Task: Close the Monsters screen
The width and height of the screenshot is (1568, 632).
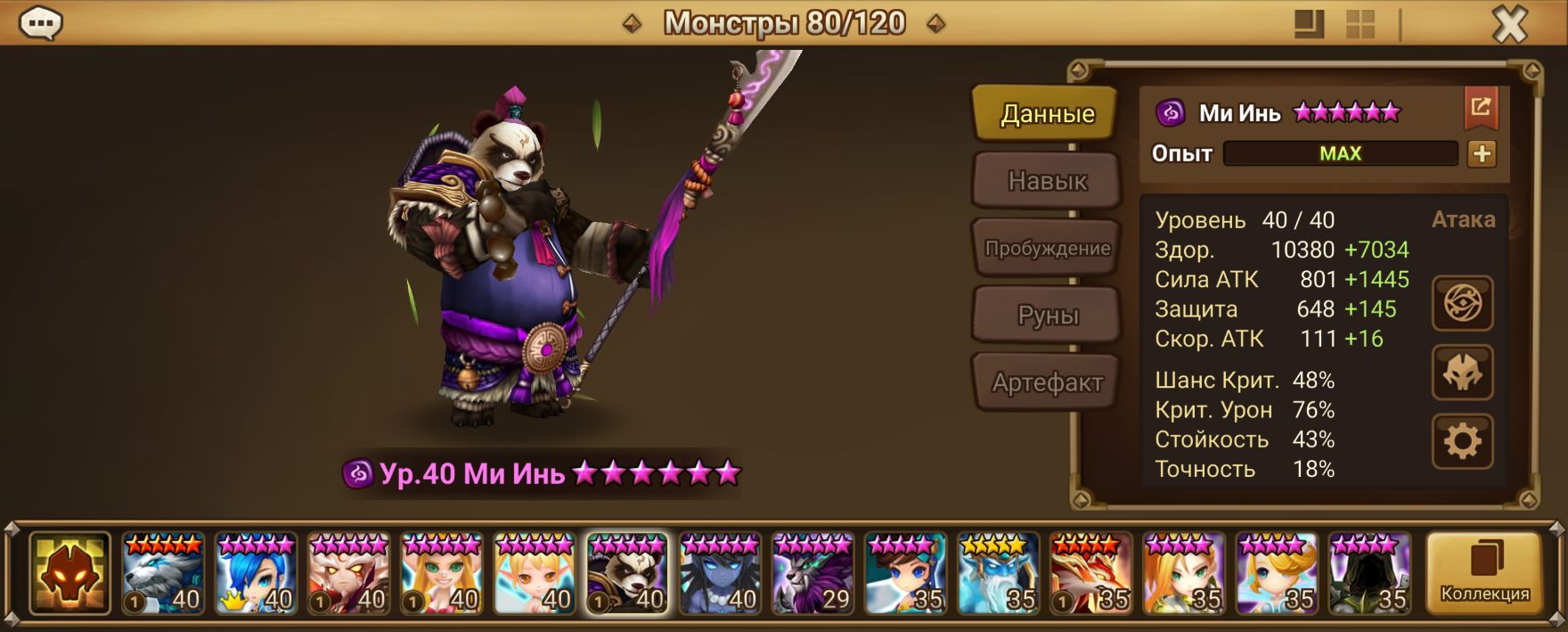Action: (1509, 25)
